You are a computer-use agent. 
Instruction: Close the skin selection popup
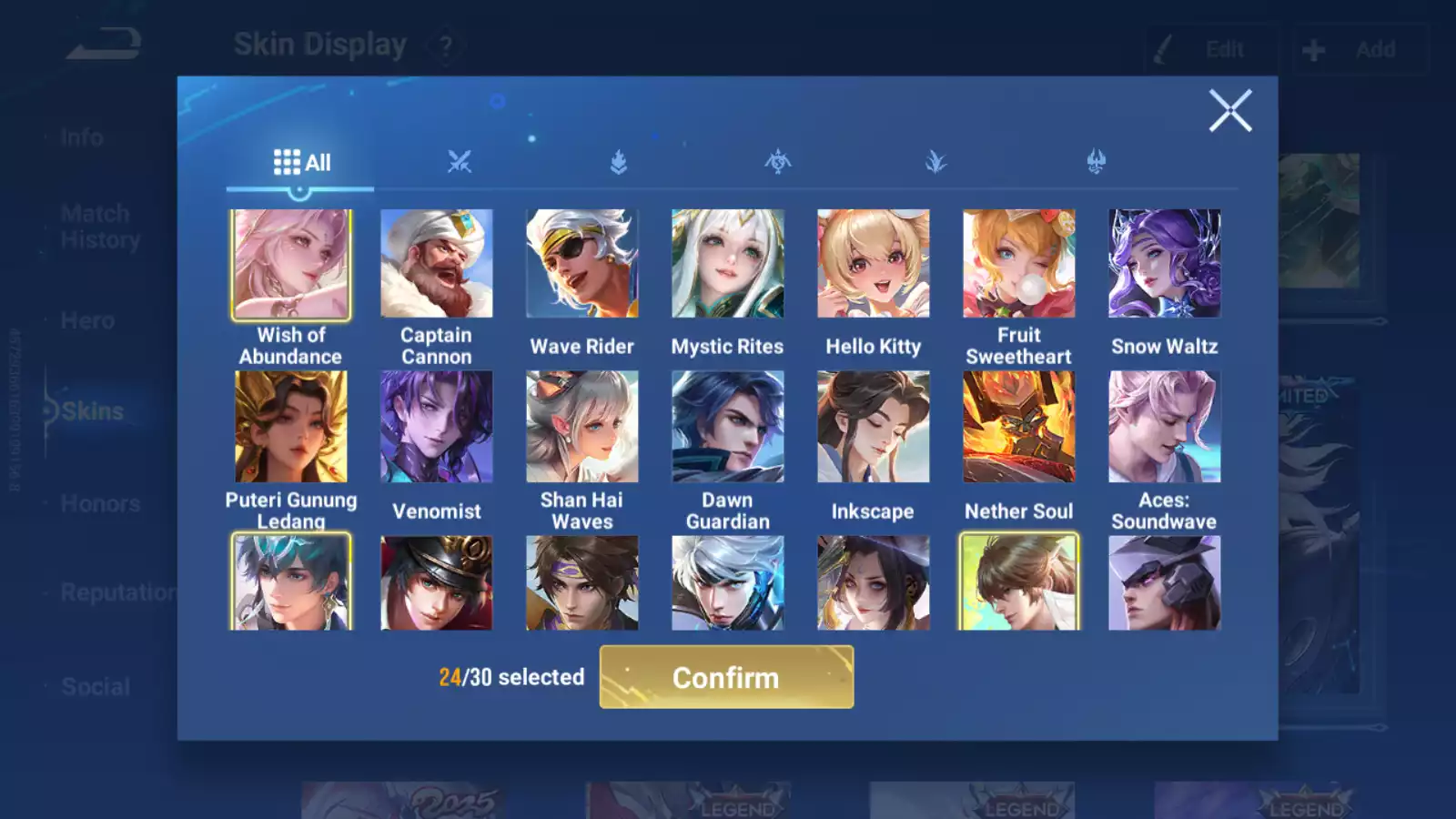click(1229, 111)
